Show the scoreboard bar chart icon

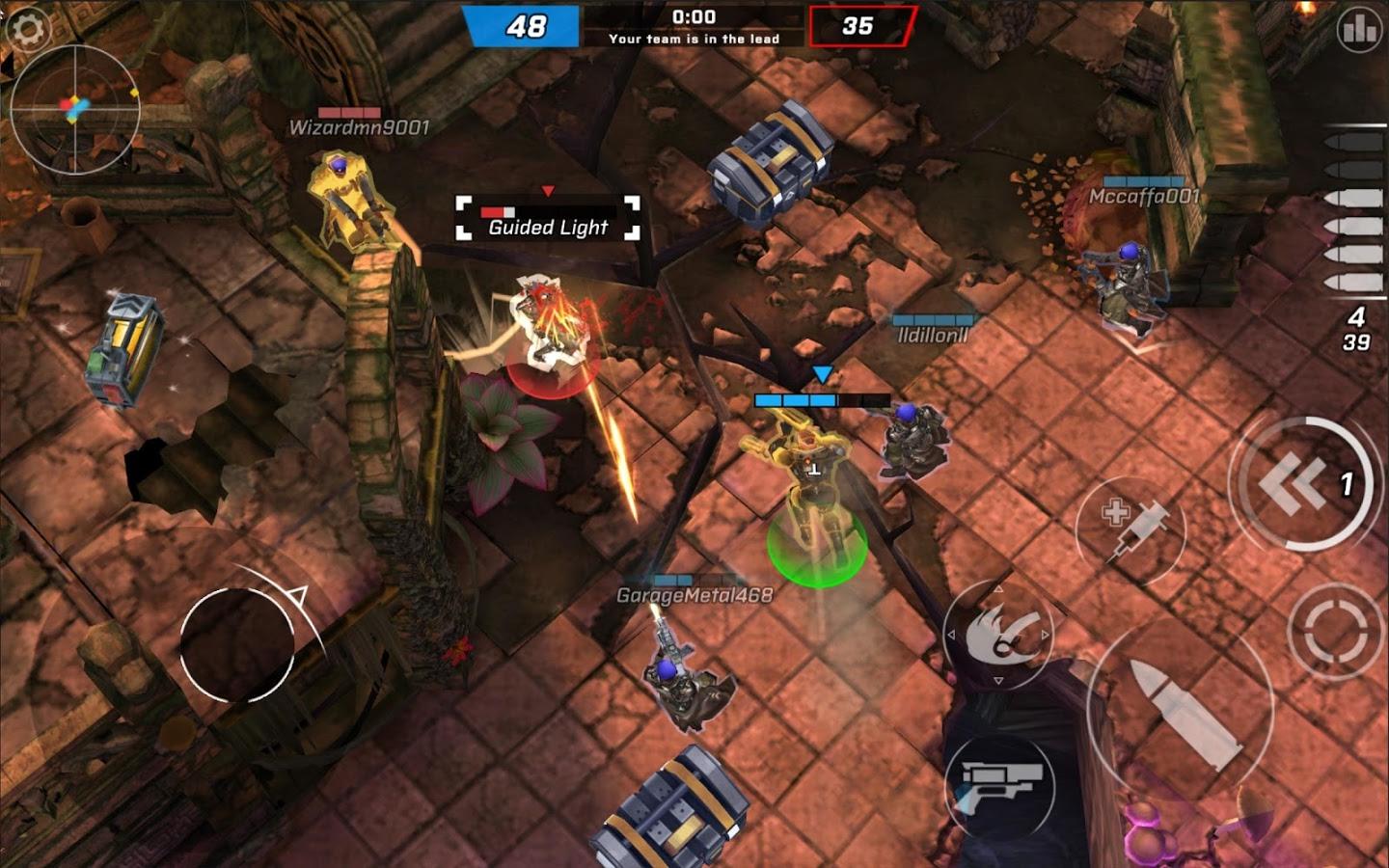[x=1359, y=30]
